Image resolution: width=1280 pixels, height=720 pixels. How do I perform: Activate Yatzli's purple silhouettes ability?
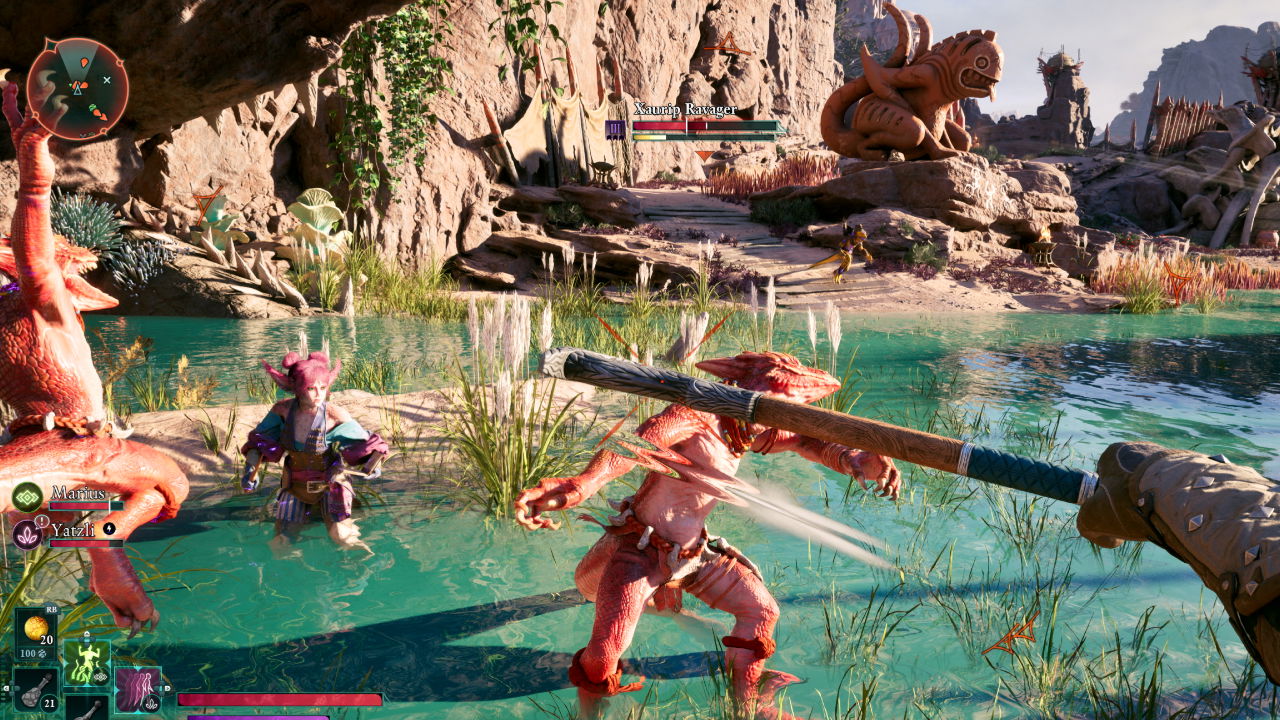click(137, 688)
